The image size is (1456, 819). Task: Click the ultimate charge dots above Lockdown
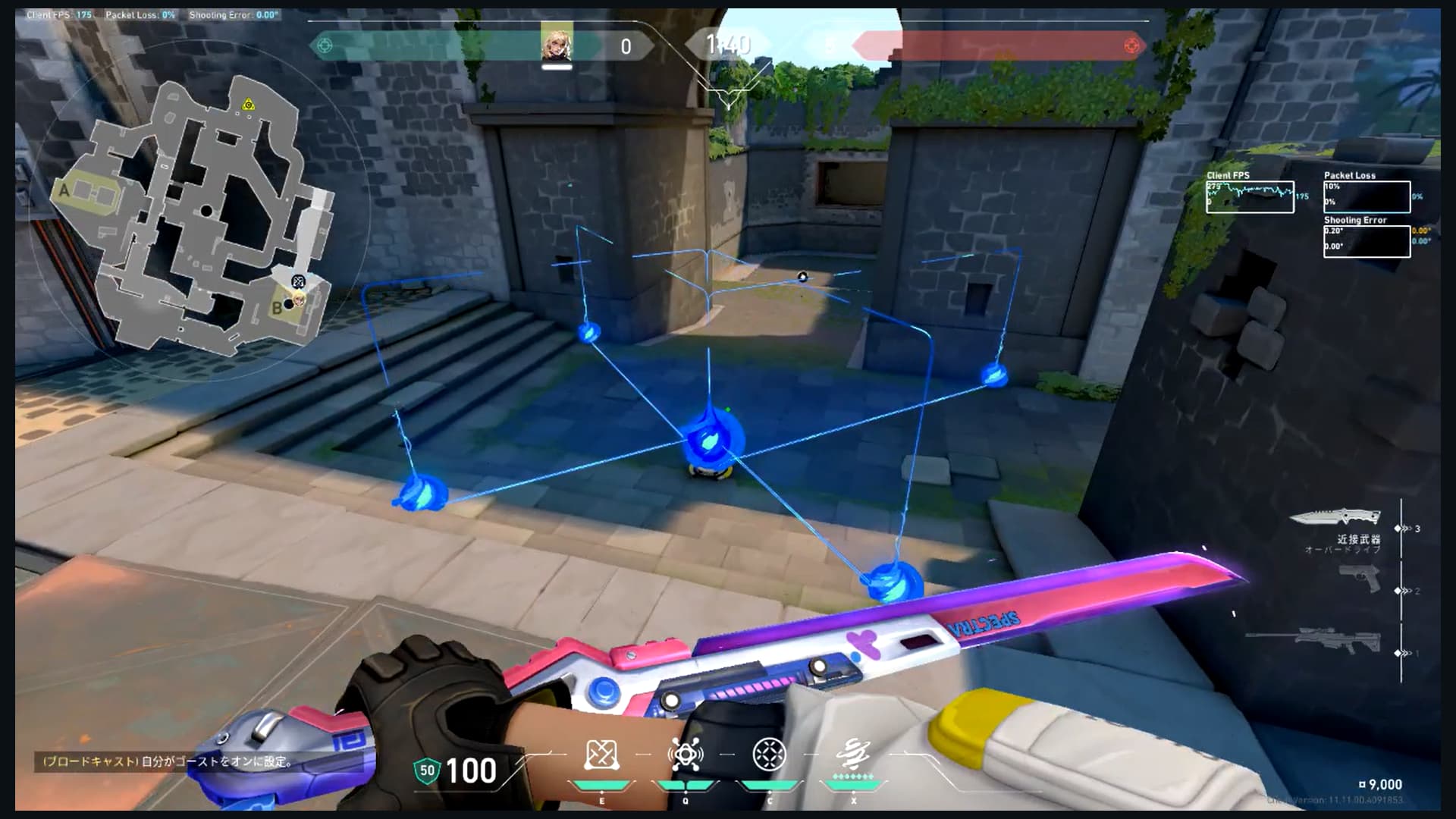coord(853,774)
